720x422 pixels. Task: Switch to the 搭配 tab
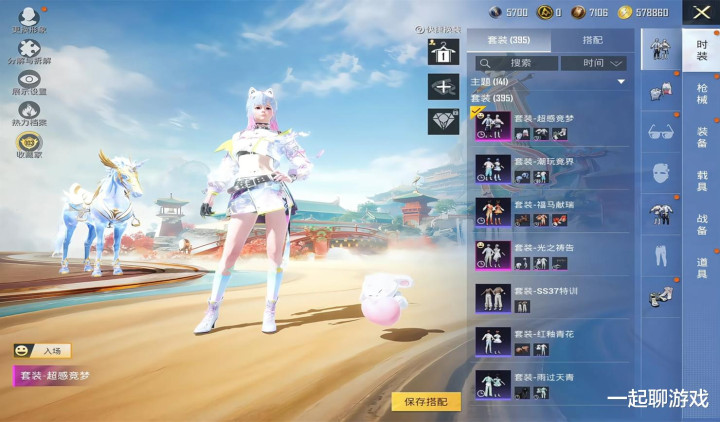pos(592,40)
